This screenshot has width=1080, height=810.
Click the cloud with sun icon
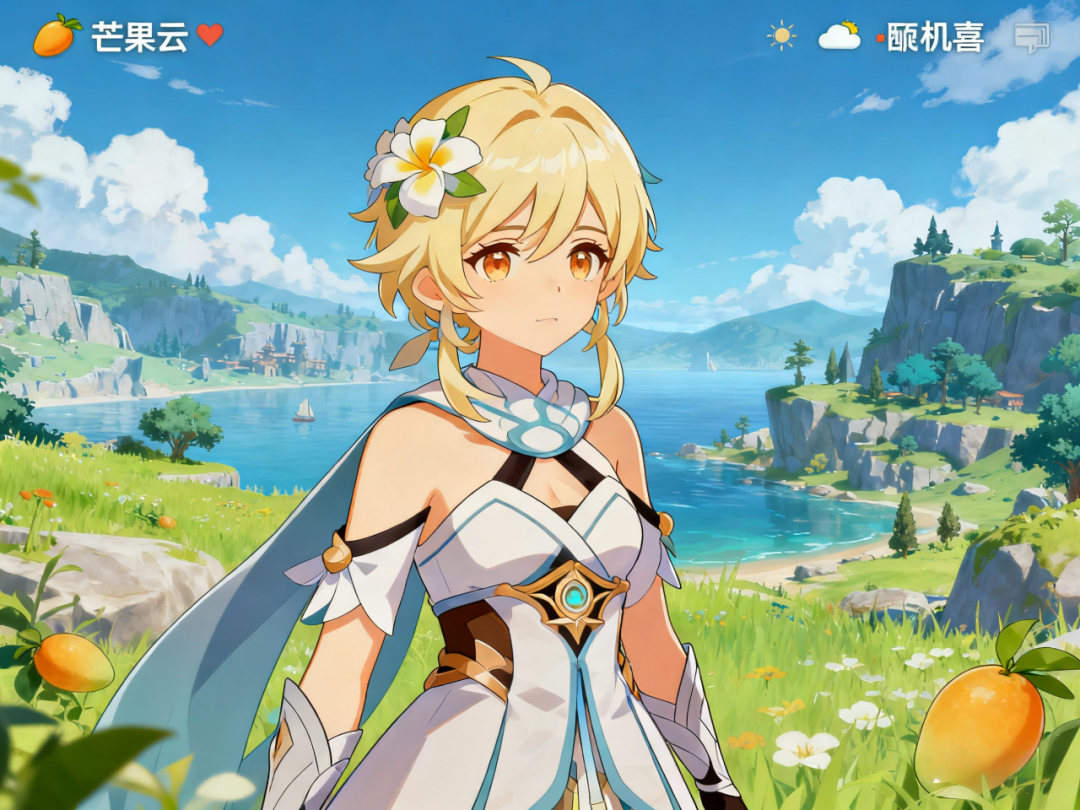(x=839, y=36)
